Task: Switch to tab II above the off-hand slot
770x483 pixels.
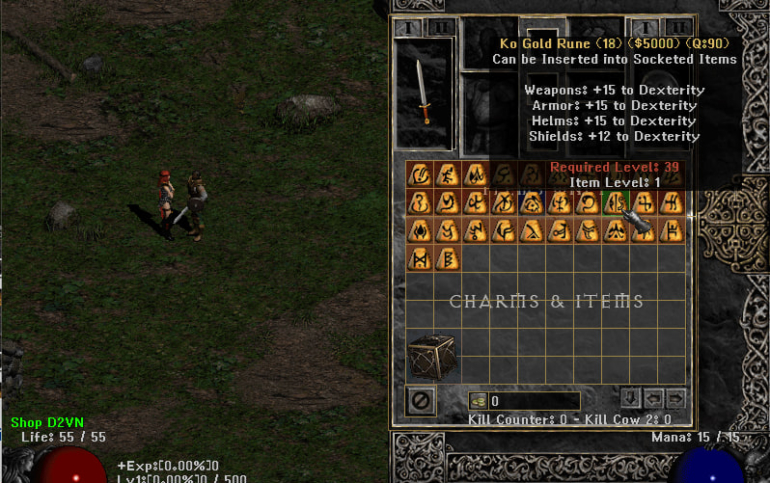Action: 678,27
